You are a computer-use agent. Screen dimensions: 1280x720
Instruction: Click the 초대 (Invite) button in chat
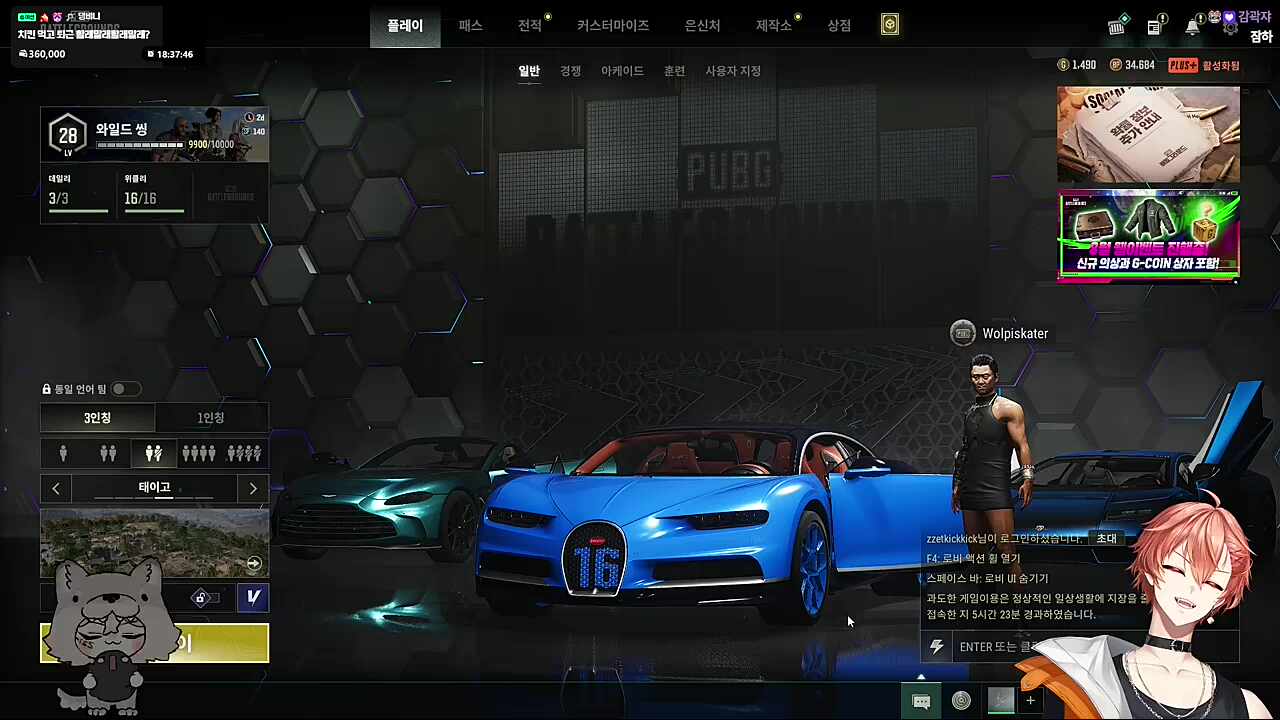pos(1106,538)
